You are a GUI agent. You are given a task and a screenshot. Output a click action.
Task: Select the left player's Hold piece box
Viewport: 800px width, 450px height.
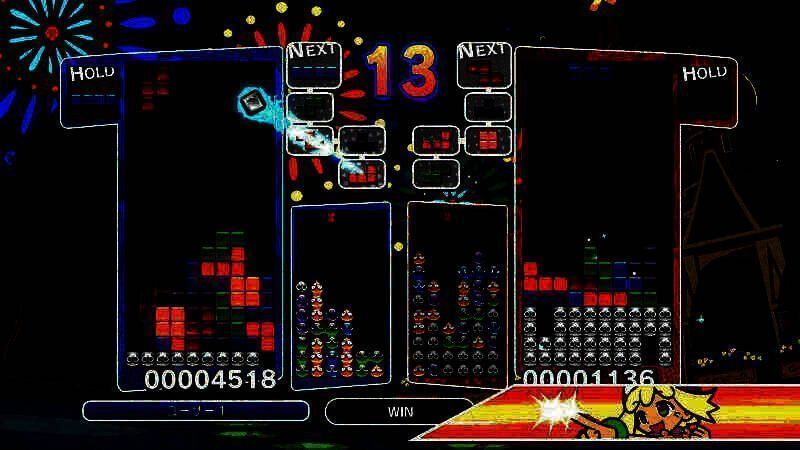(x=93, y=91)
